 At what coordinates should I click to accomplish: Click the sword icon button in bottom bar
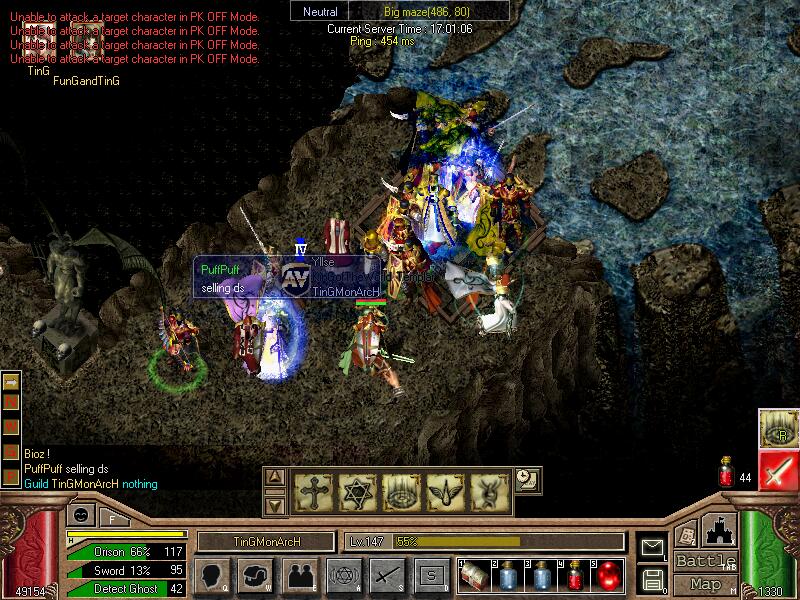point(386,575)
